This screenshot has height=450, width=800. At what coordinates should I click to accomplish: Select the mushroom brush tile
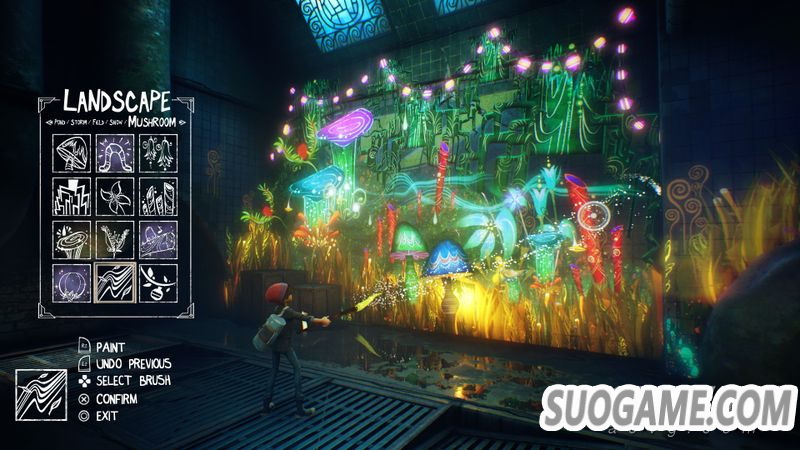[x=71, y=154]
